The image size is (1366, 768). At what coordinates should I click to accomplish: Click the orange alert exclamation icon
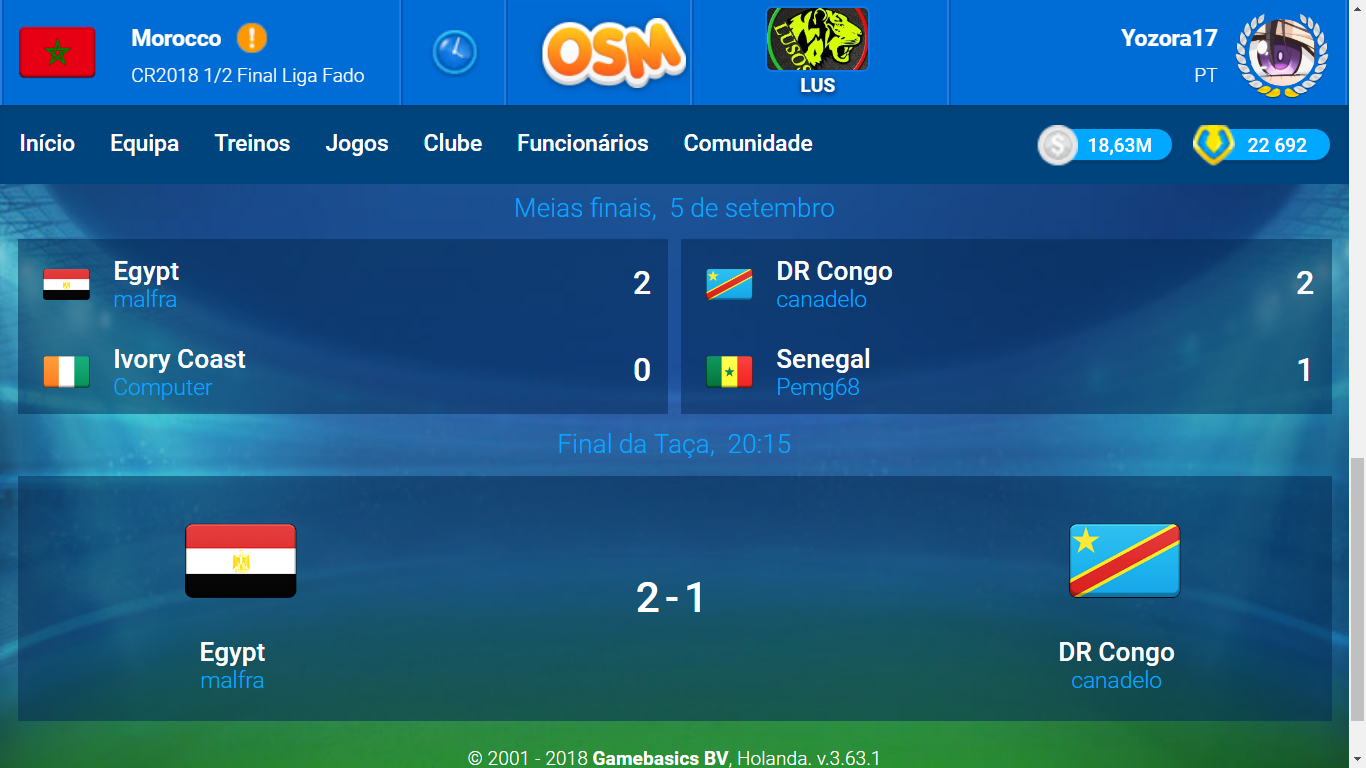(x=252, y=39)
